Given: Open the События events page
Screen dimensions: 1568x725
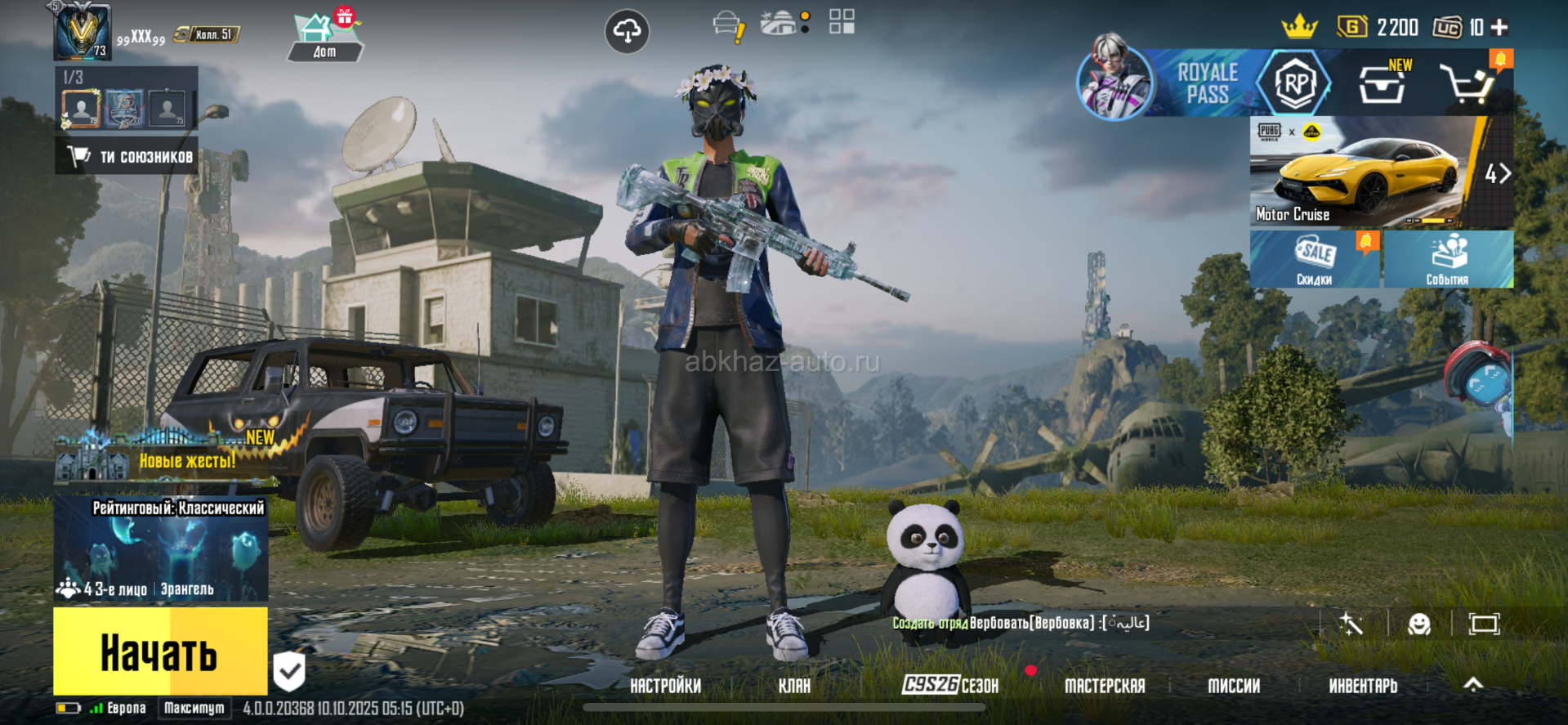Looking at the screenshot, I should [1447, 259].
